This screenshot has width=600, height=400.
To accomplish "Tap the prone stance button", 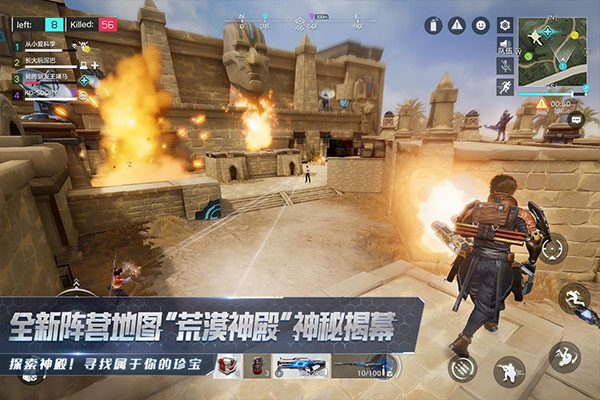I will (x=564, y=355).
